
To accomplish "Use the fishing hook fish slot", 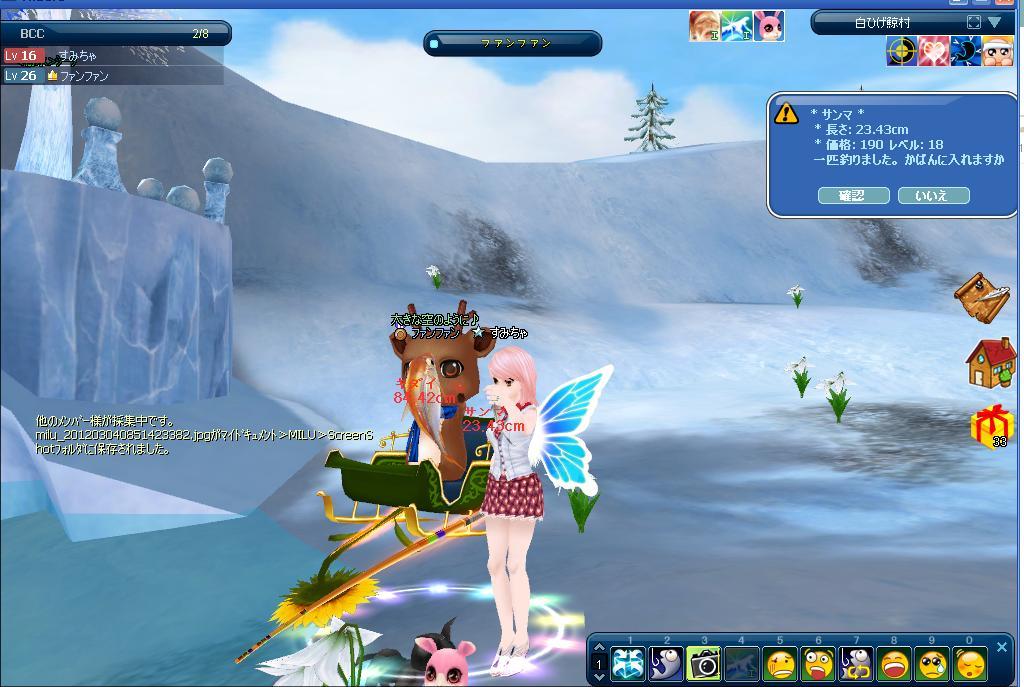I will click(x=667, y=663).
